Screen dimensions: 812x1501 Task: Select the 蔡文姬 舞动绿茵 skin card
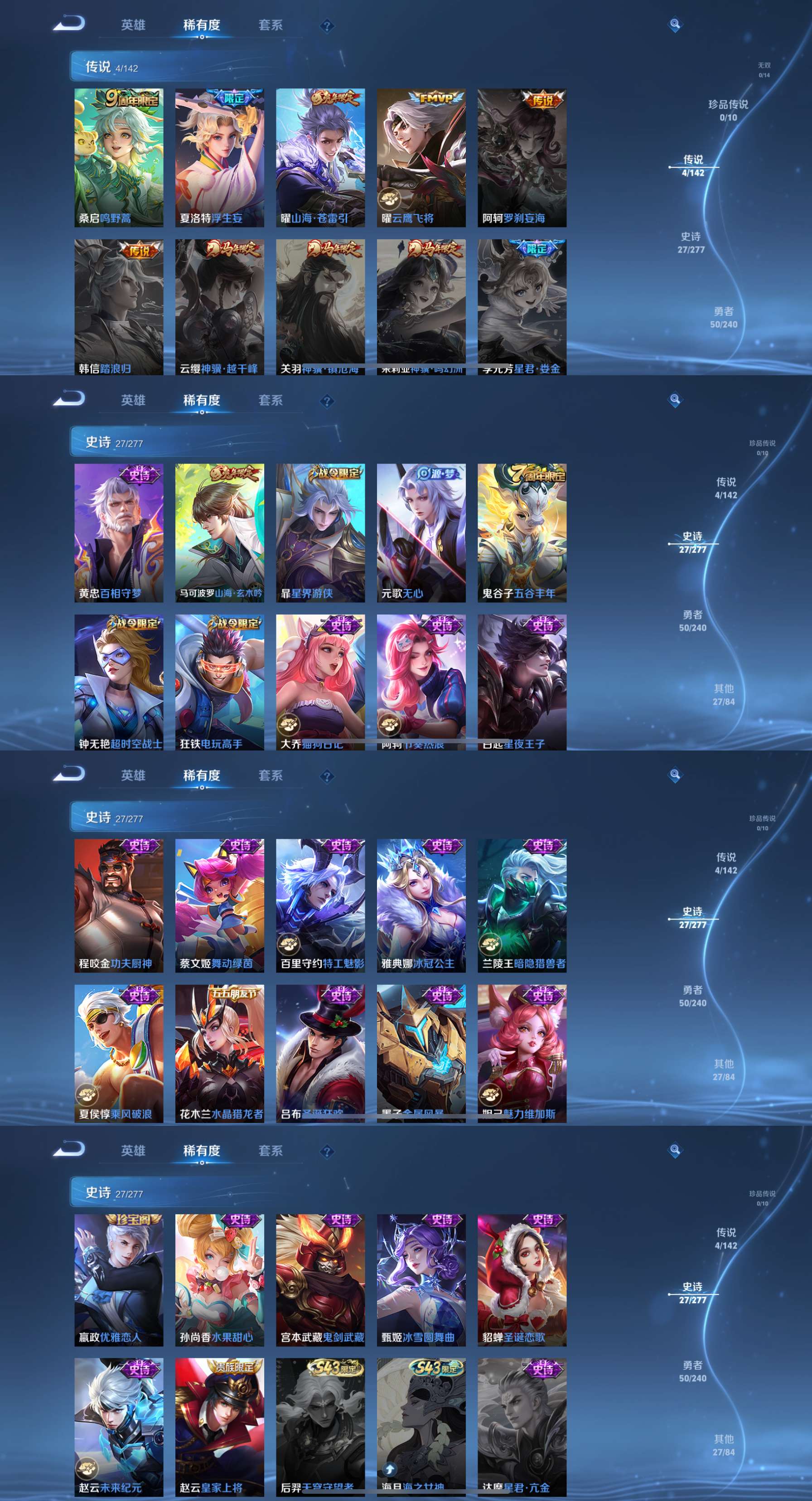[220, 905]
